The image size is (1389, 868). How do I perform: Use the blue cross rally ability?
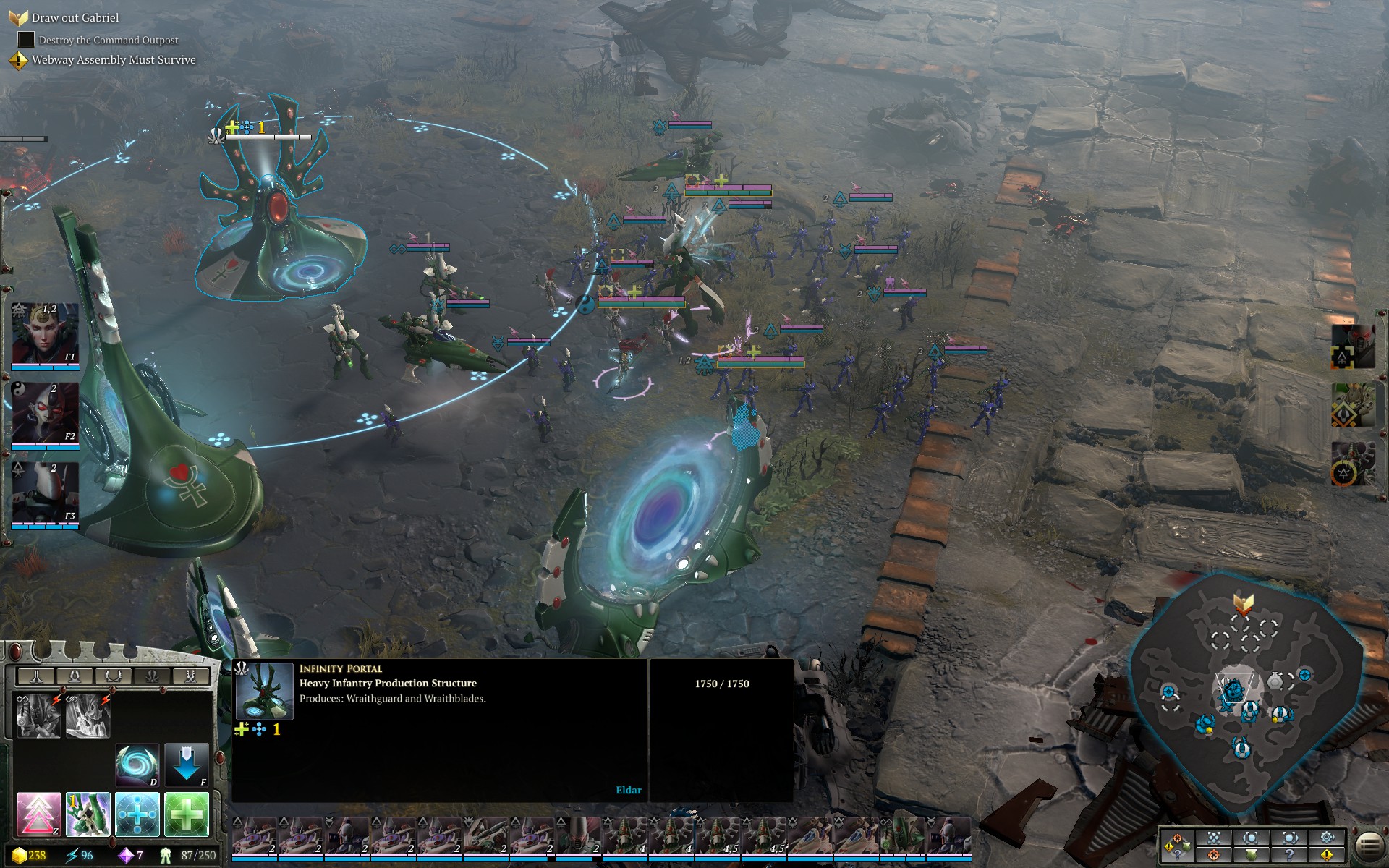pos(137,814)
